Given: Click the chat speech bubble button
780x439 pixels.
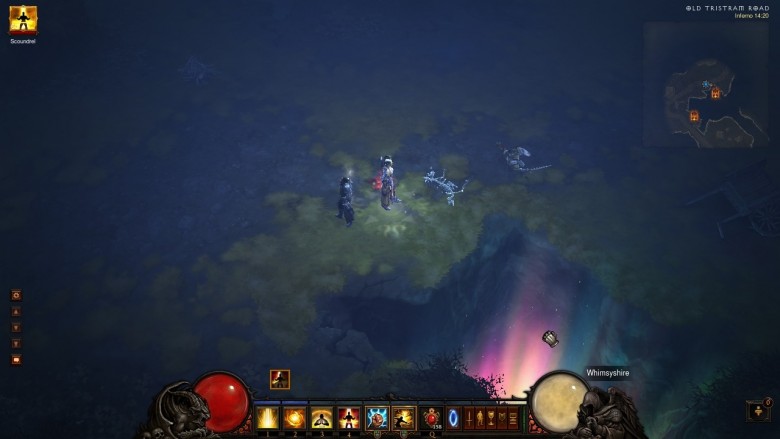Looking at the screenshot, I should coord(16,359).
